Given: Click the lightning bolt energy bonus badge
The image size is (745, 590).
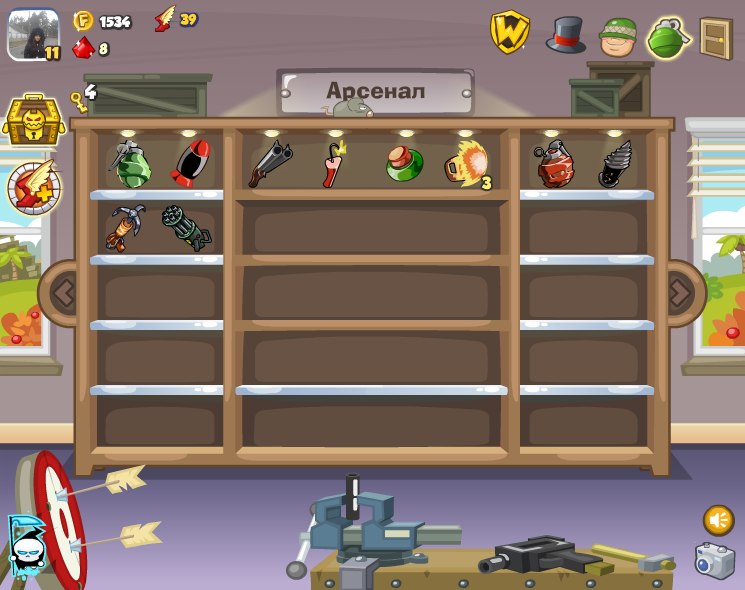Looking at the screenshot, I should 34,187.
